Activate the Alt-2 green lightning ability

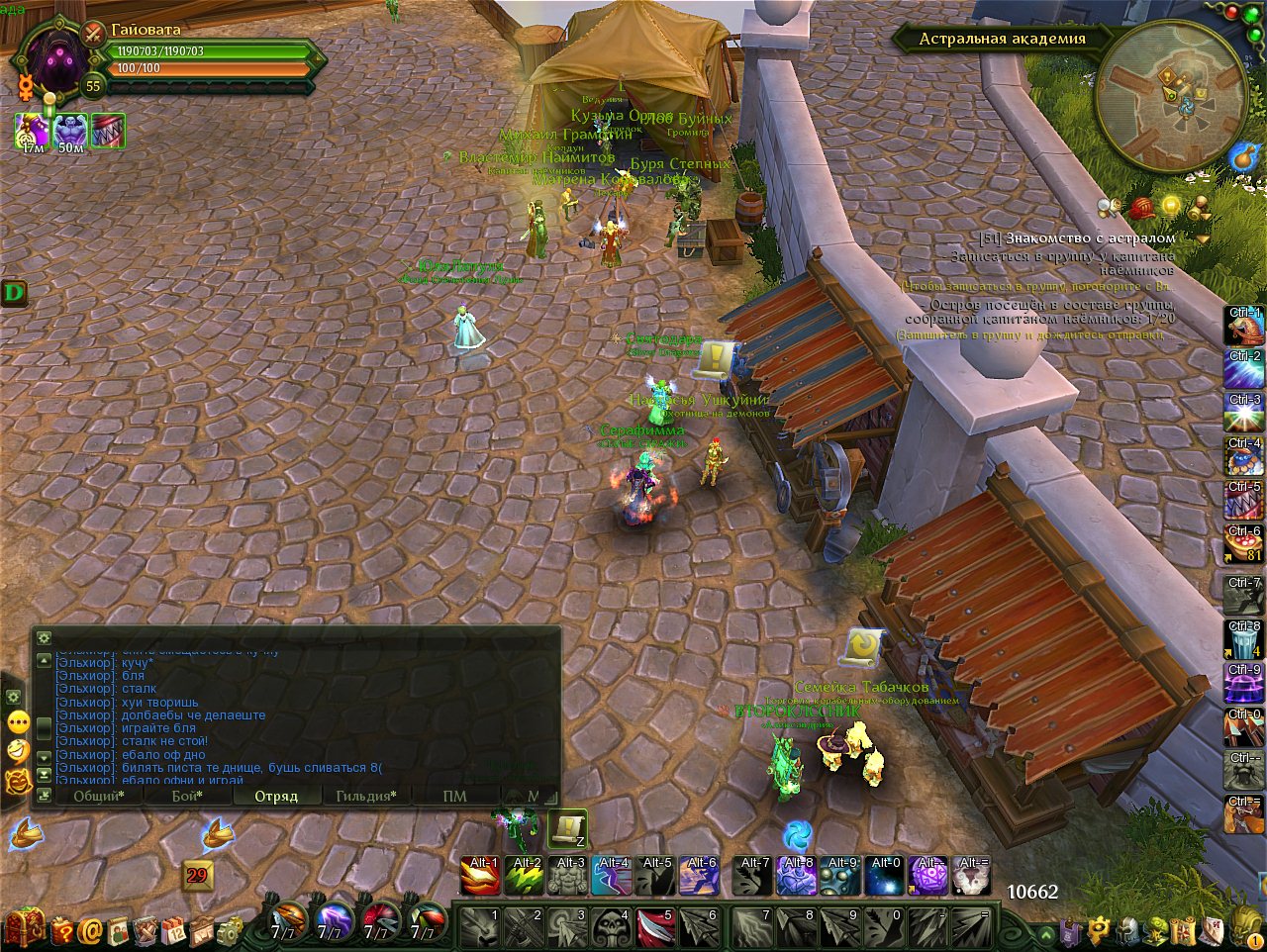(525, 876)
